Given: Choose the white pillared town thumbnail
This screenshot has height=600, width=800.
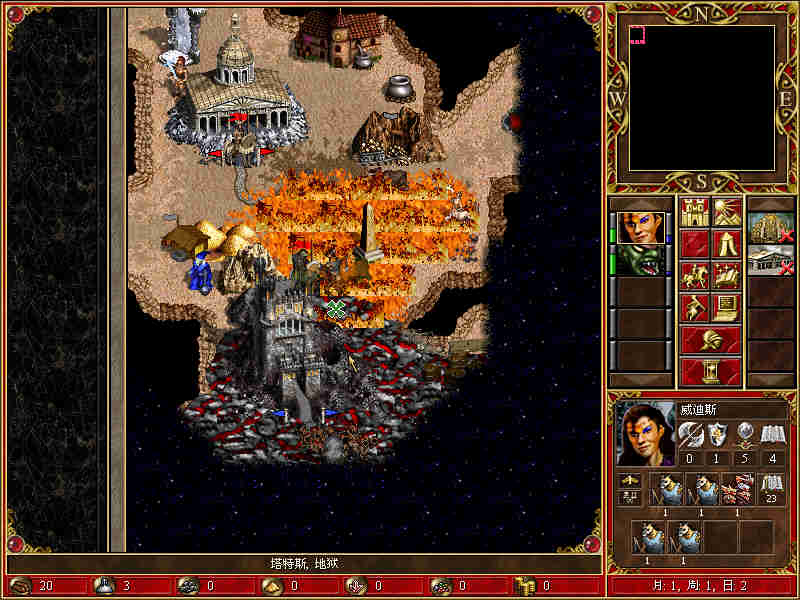Looking at the screenshot, I should (x=771, y=259).
